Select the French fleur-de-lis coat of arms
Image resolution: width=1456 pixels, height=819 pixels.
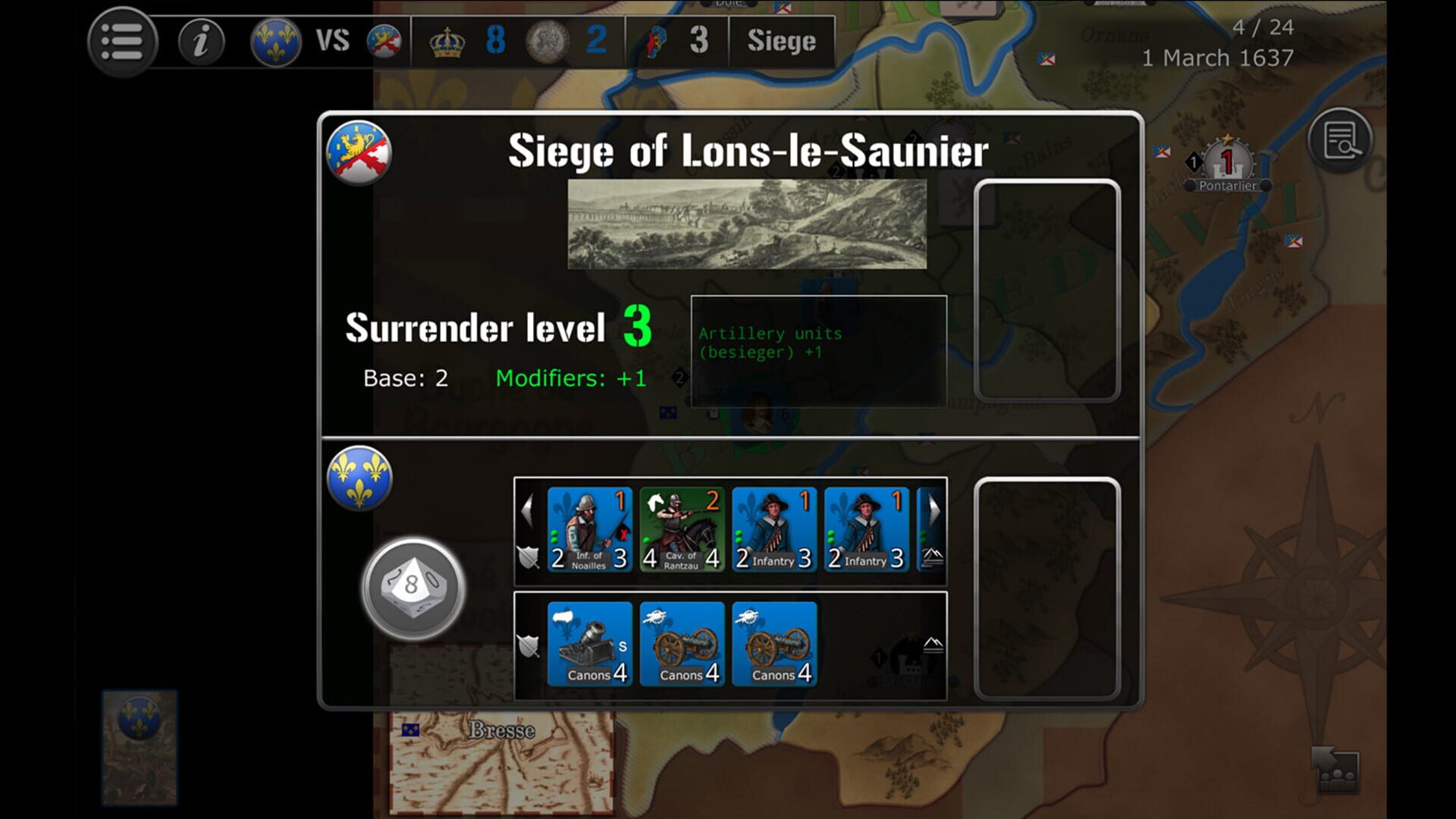(275, 42)
